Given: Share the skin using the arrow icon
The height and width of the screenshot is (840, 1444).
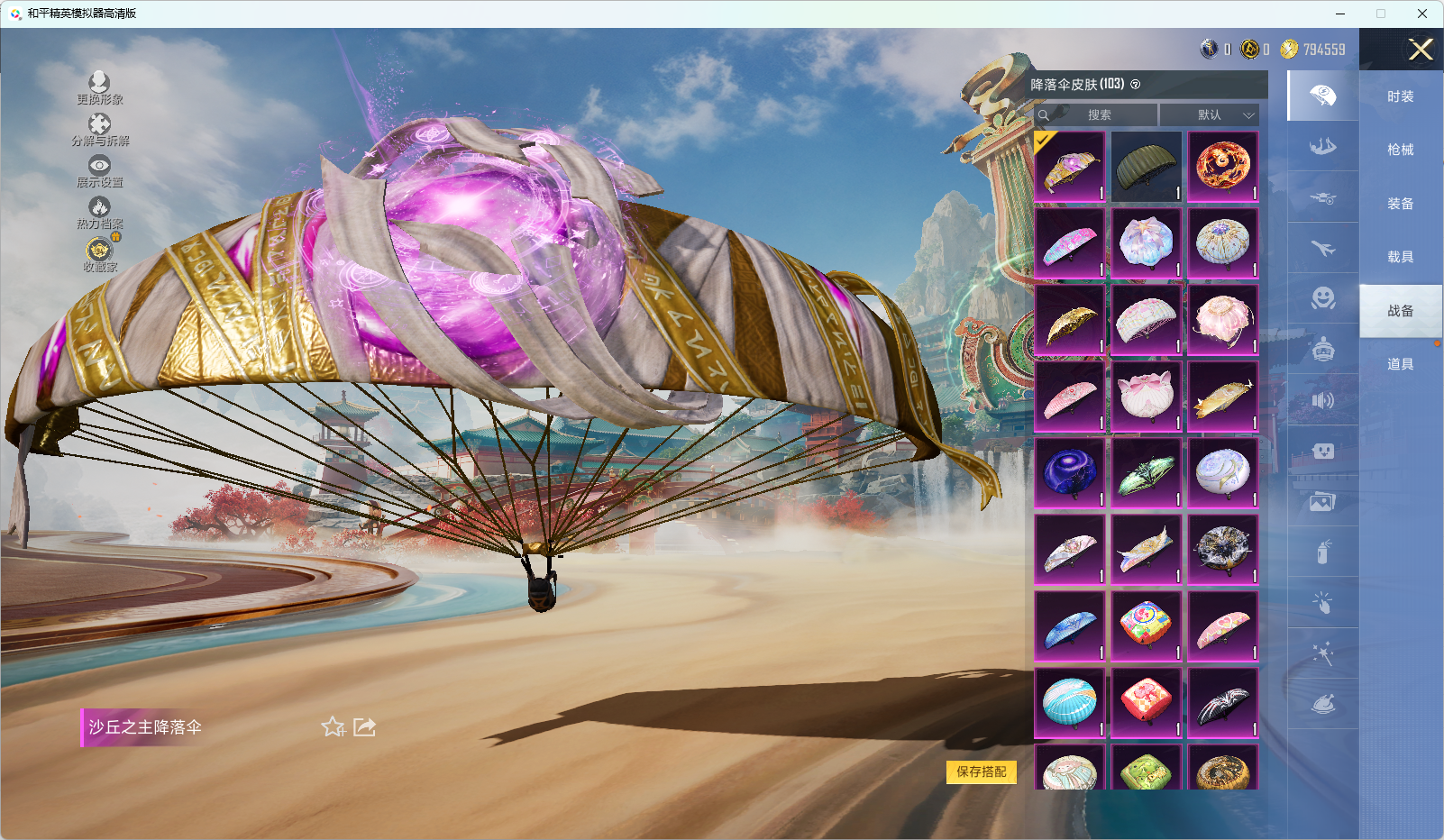Looking at the screenshot, I should [x=364, y=726].
